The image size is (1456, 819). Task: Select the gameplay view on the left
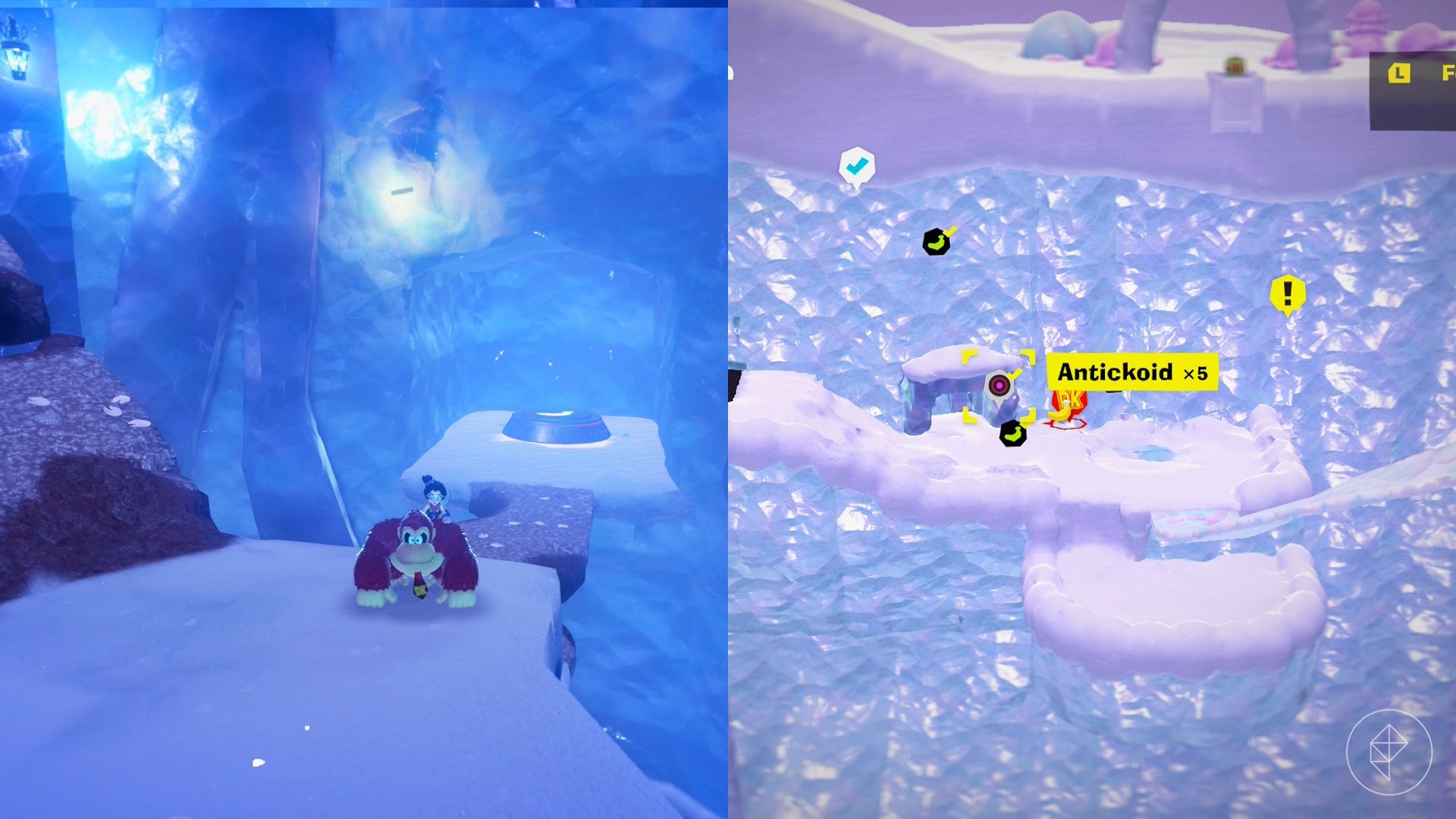pos(364,409)
